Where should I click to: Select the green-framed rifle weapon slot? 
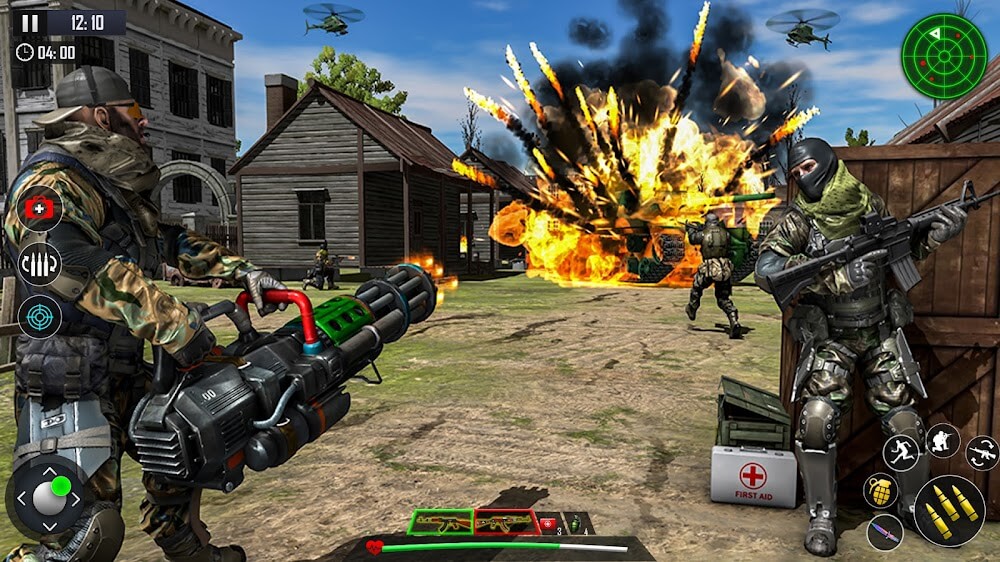point(440,522)
